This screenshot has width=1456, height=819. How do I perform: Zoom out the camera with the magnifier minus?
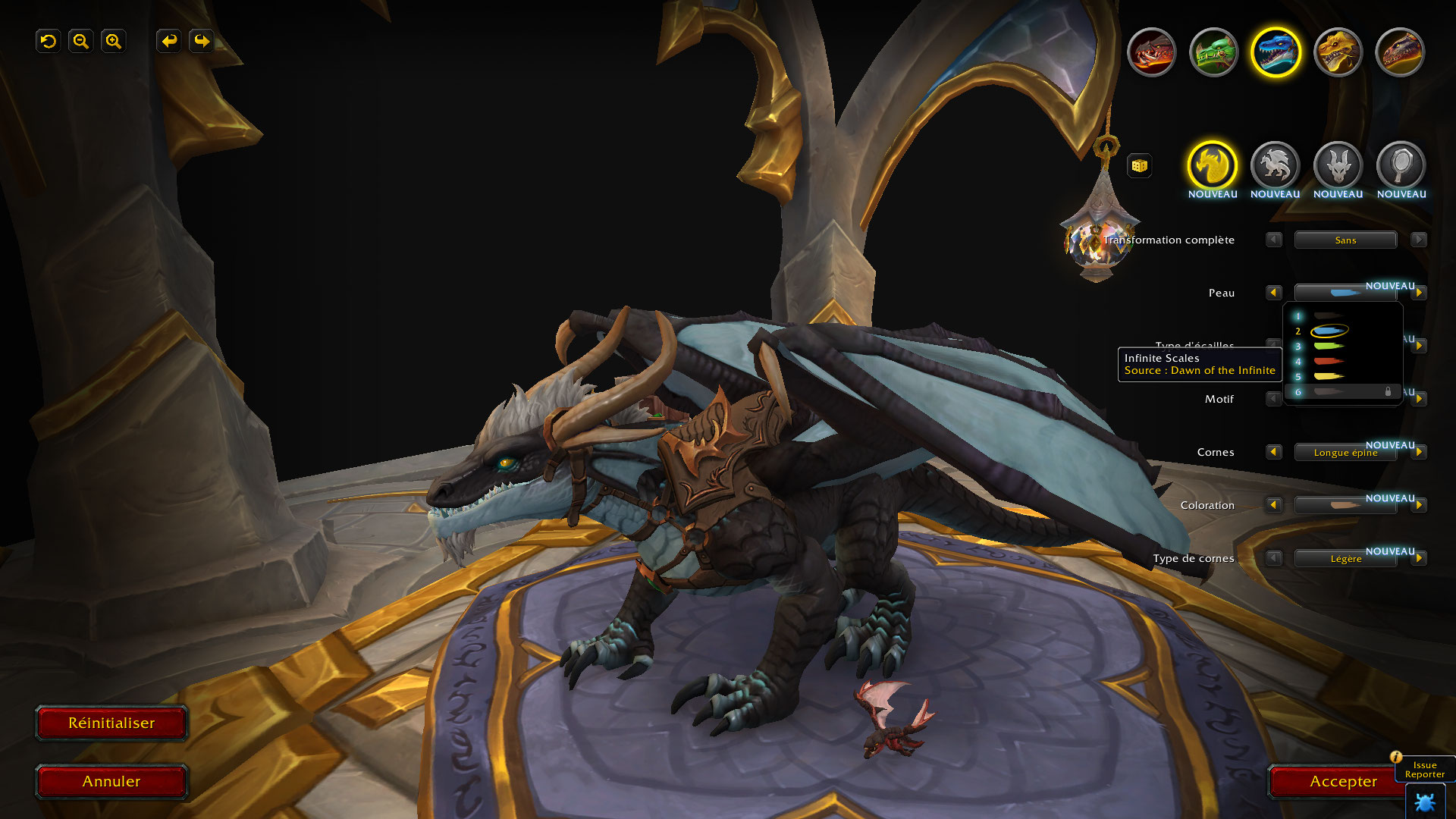[x=81, y=41]
